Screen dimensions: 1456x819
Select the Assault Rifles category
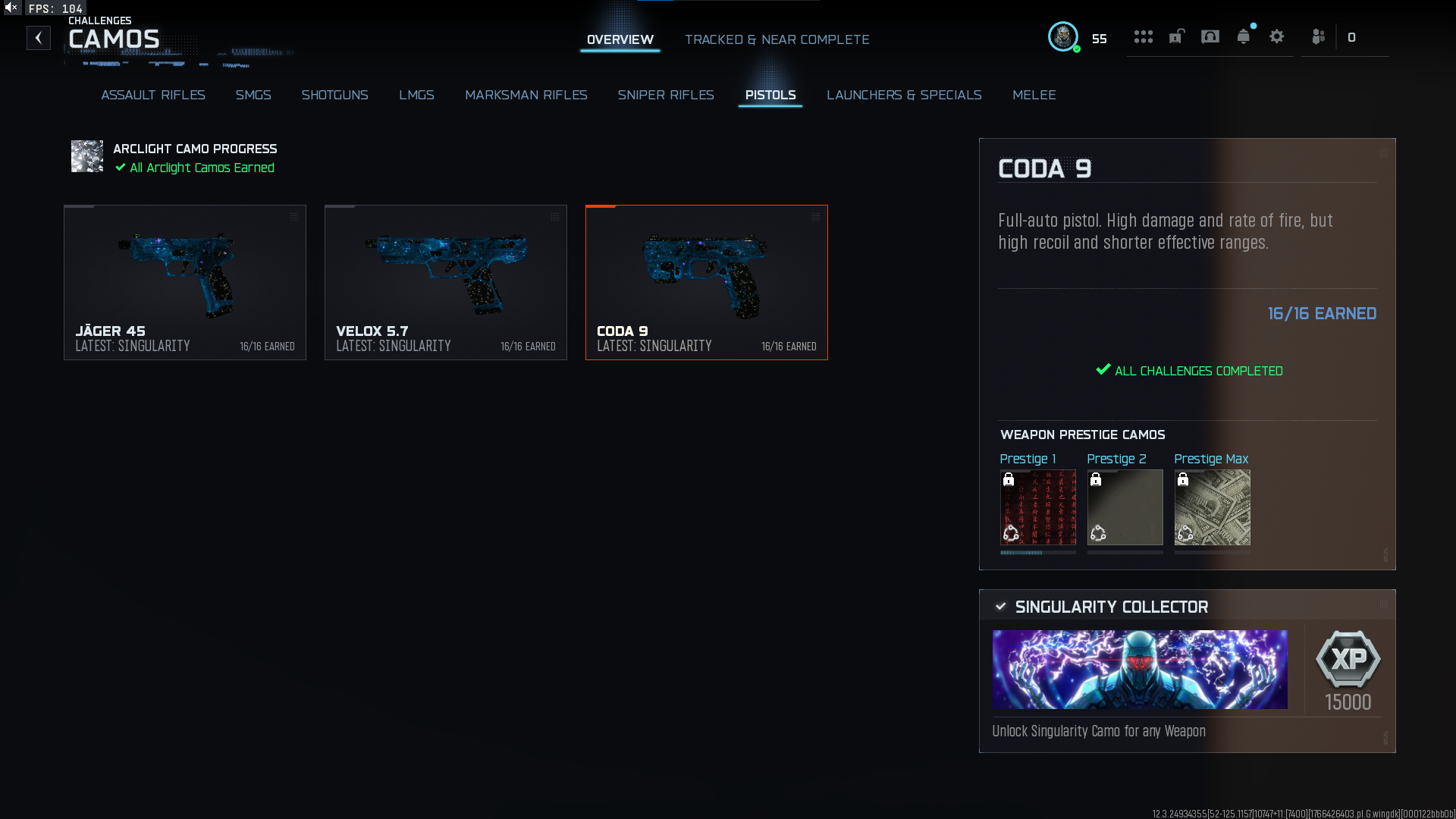coord(153,95)
